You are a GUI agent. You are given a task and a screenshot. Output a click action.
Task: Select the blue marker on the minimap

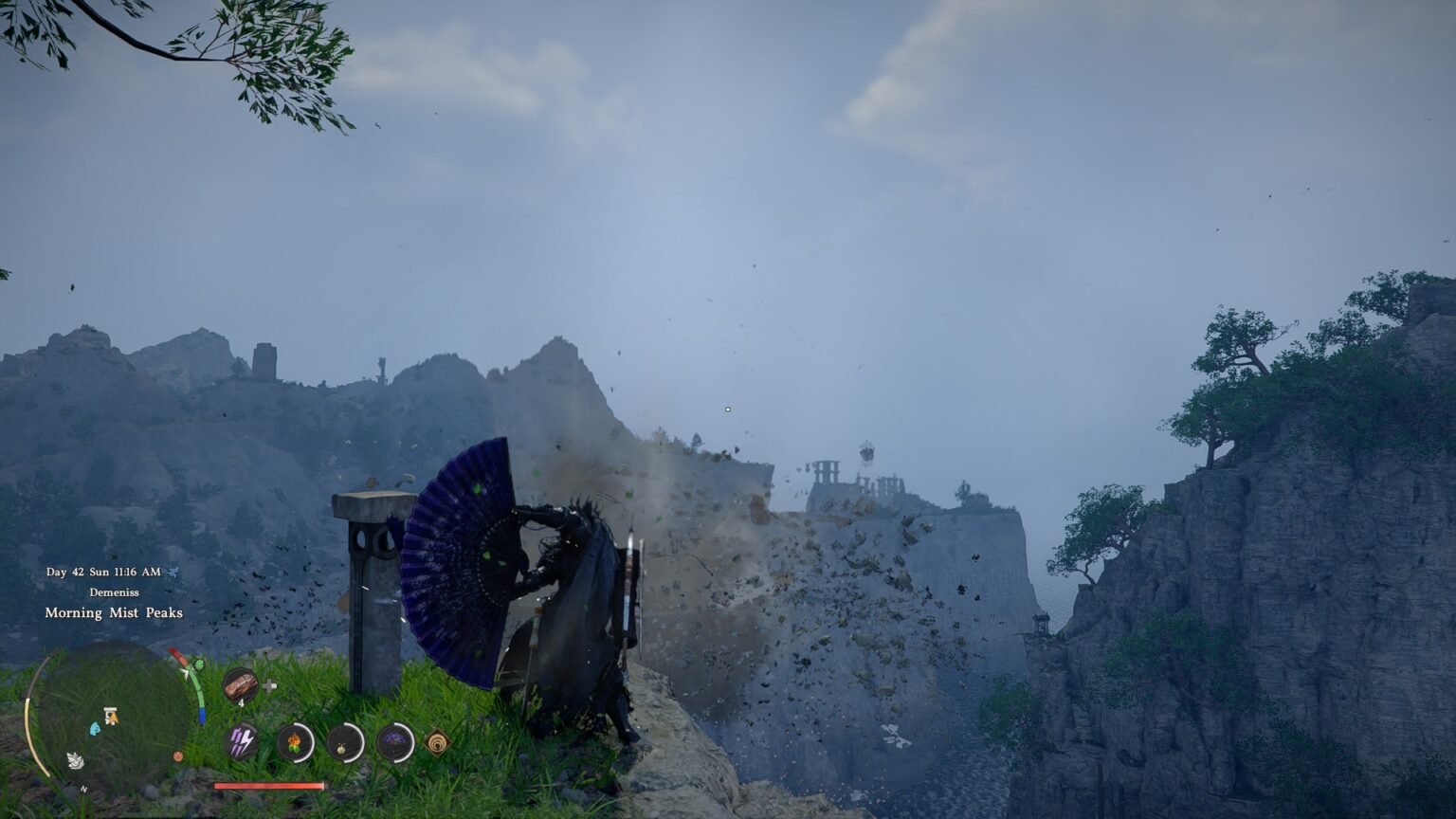(95, 728)
